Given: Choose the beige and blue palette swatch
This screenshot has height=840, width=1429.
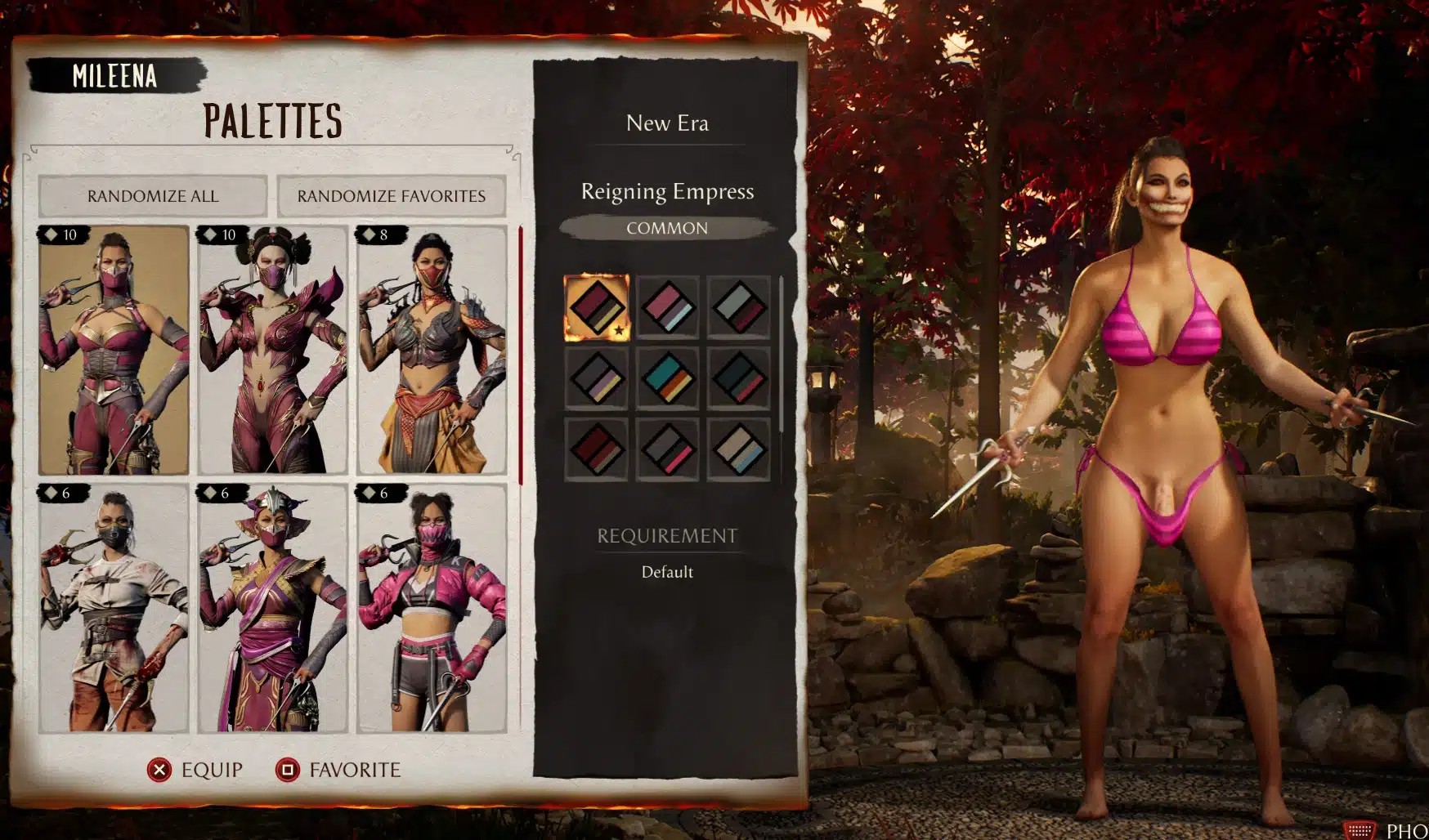Looking at the screenshot, I should [x=739, y=449].
